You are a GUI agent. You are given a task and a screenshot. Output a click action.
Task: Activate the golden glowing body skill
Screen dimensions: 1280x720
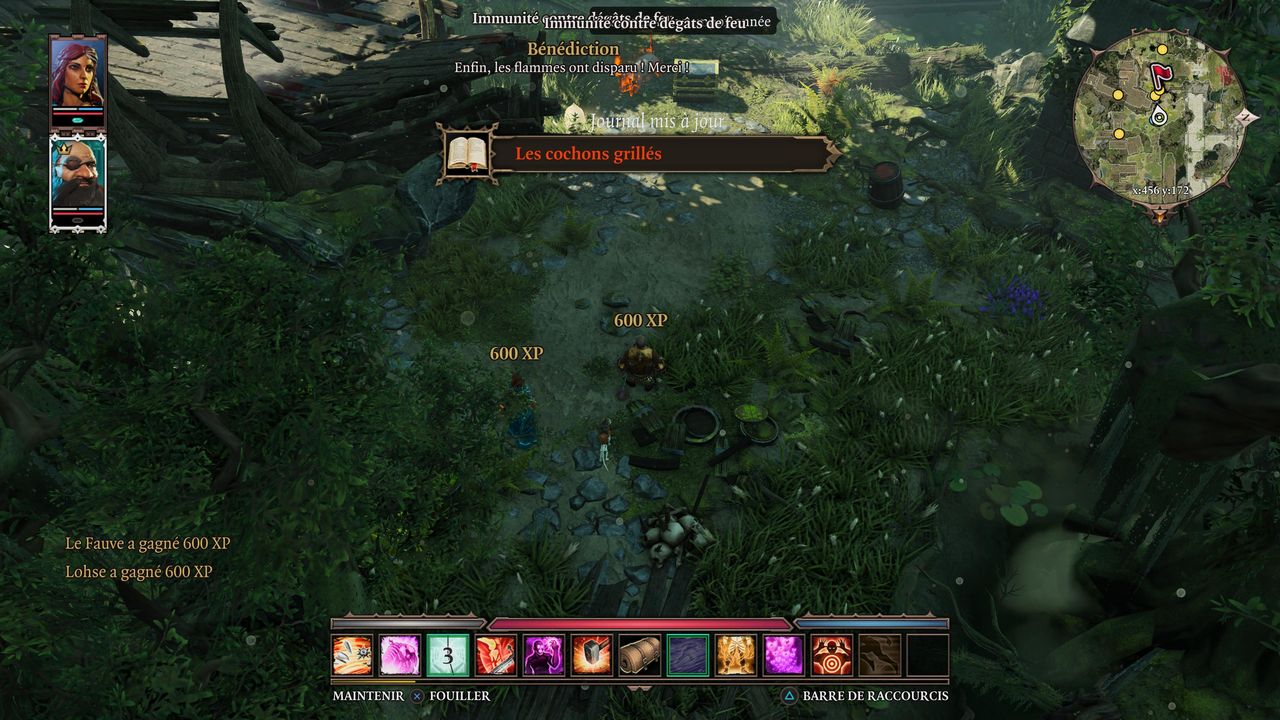coord(736,655)
